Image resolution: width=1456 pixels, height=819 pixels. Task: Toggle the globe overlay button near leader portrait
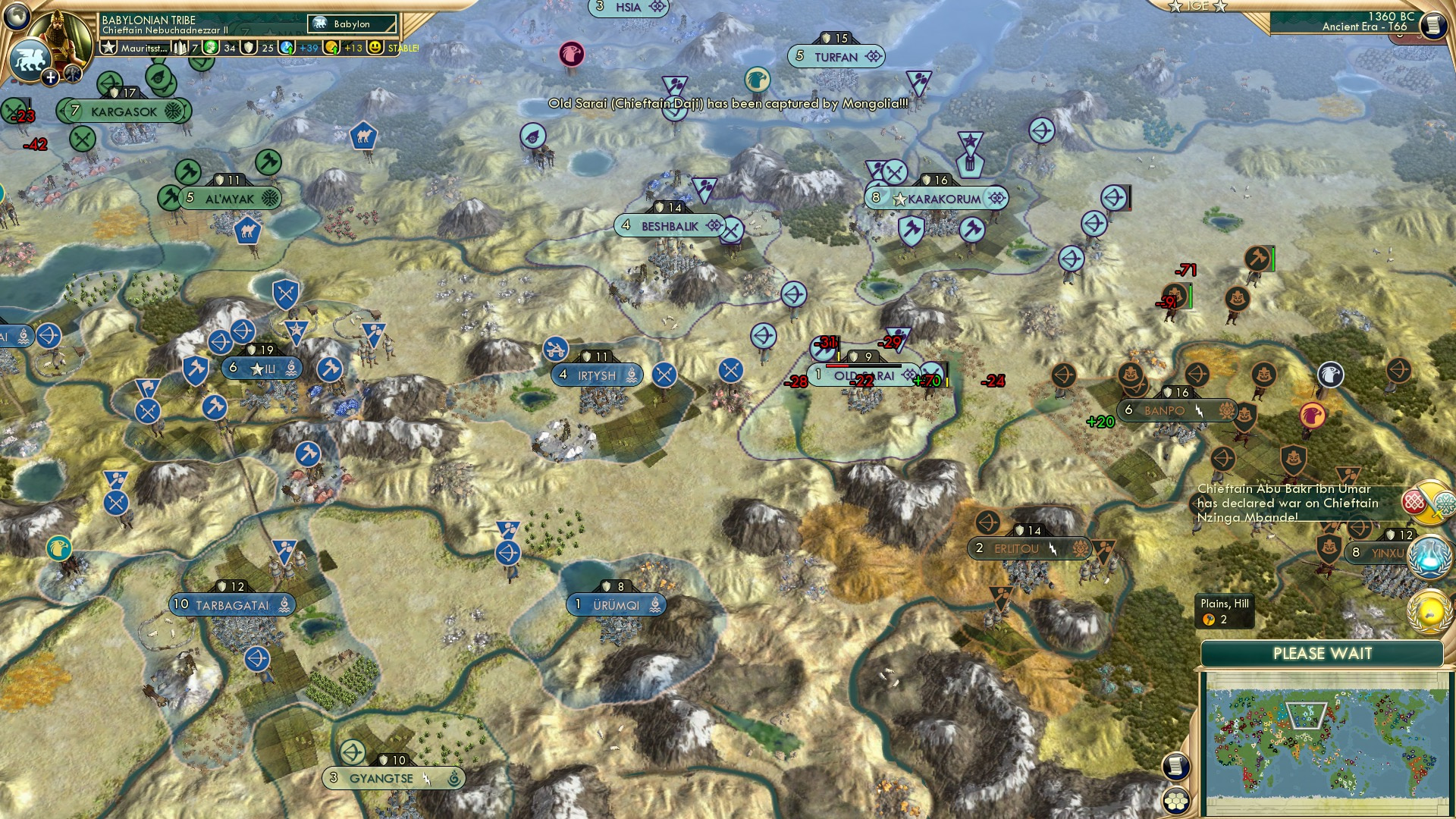click(x=17, y=14)
